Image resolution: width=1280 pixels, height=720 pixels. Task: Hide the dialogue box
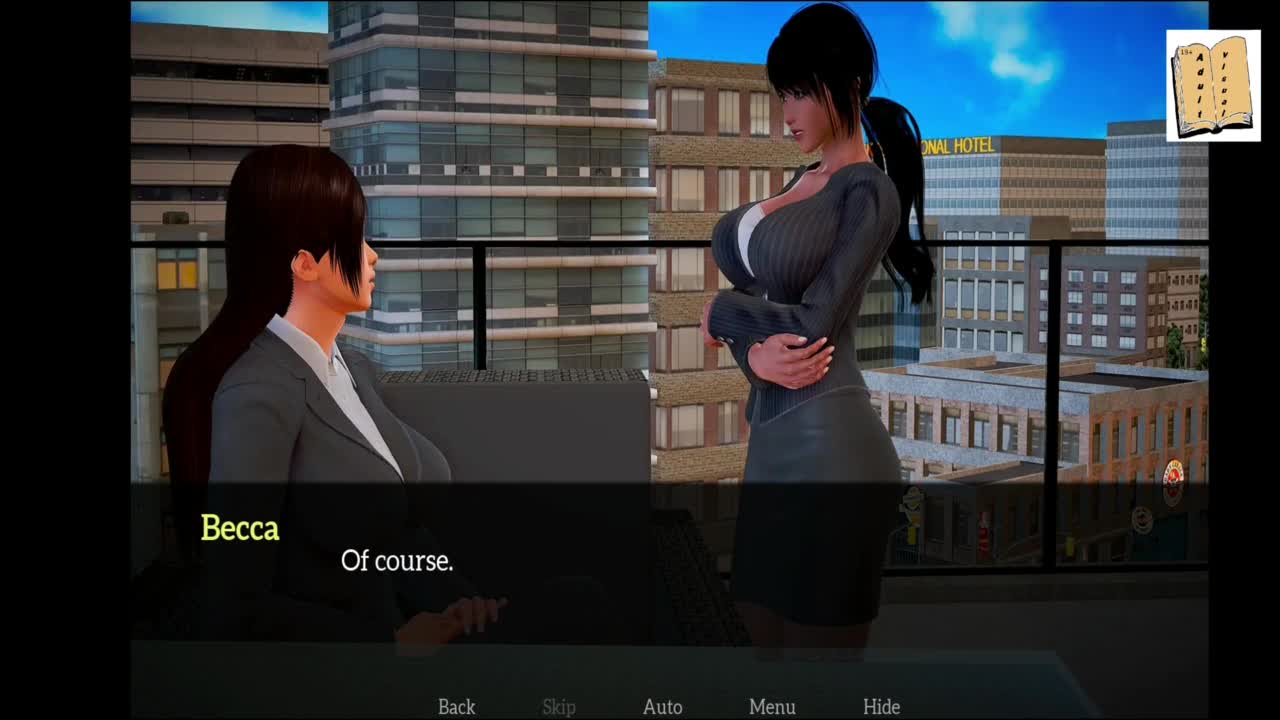coord(881,707)
